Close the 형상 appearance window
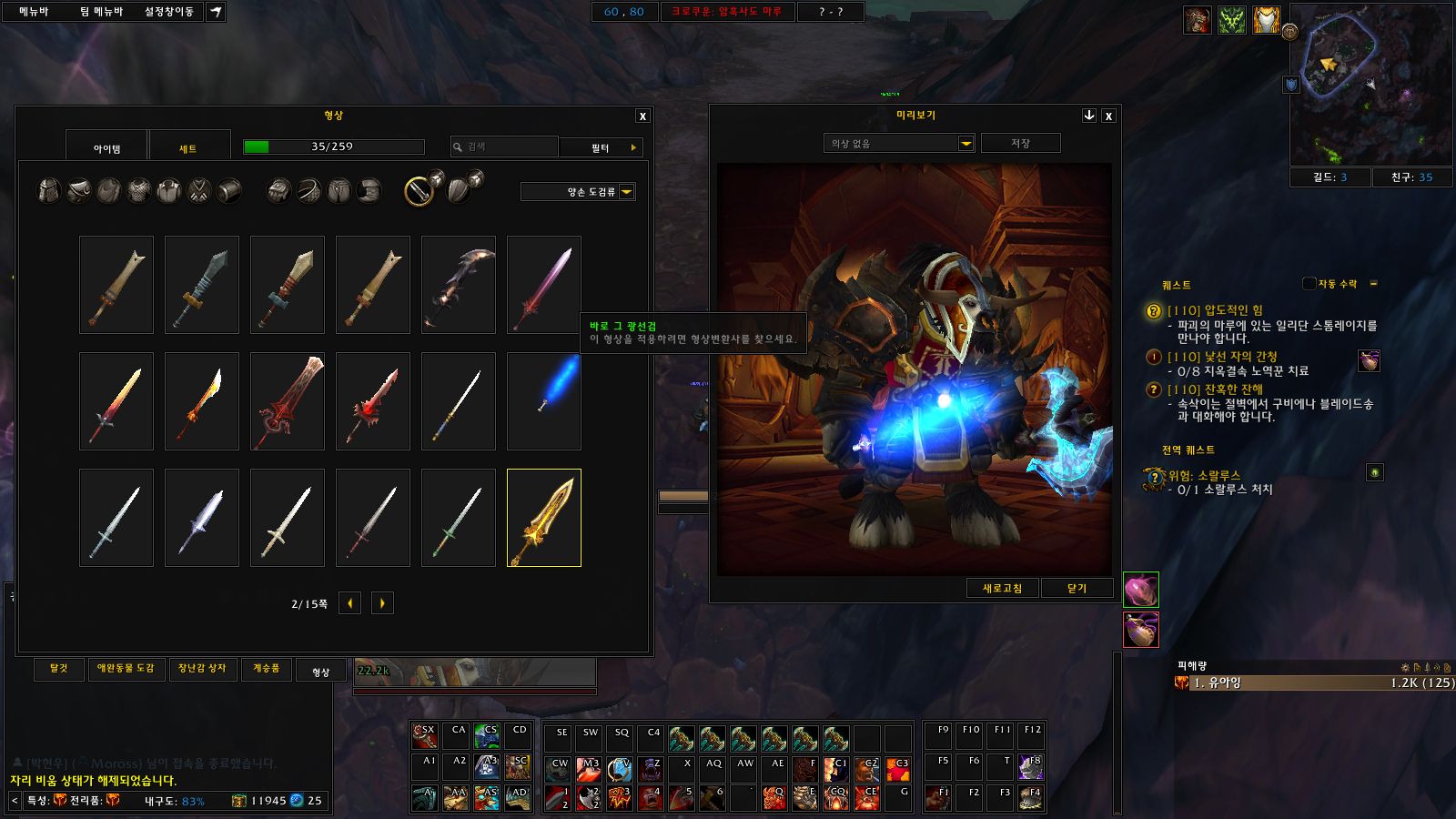Image resolution: width=1456 pixels, height=819 pixels. [642, 116]
